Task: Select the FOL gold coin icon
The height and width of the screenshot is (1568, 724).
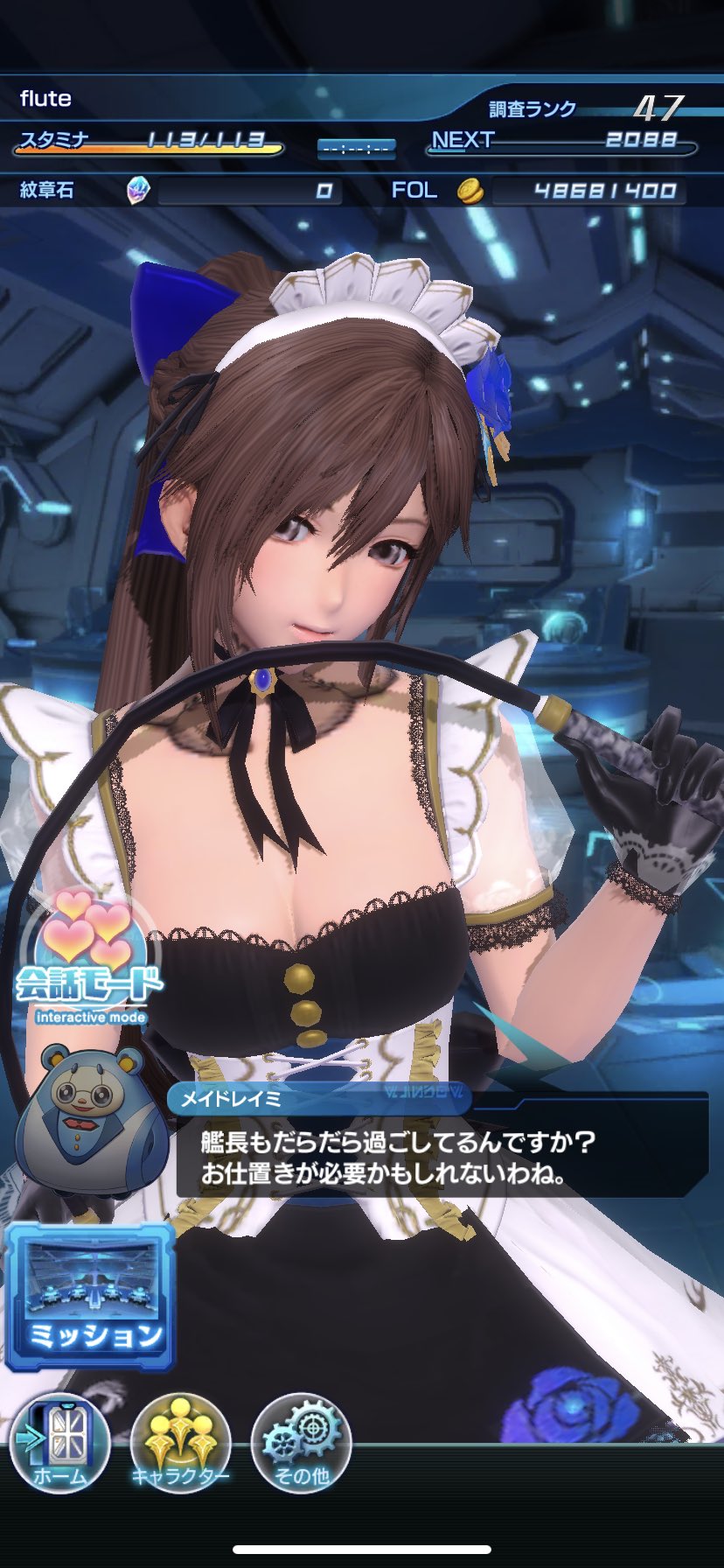Action: click(470, 191)
